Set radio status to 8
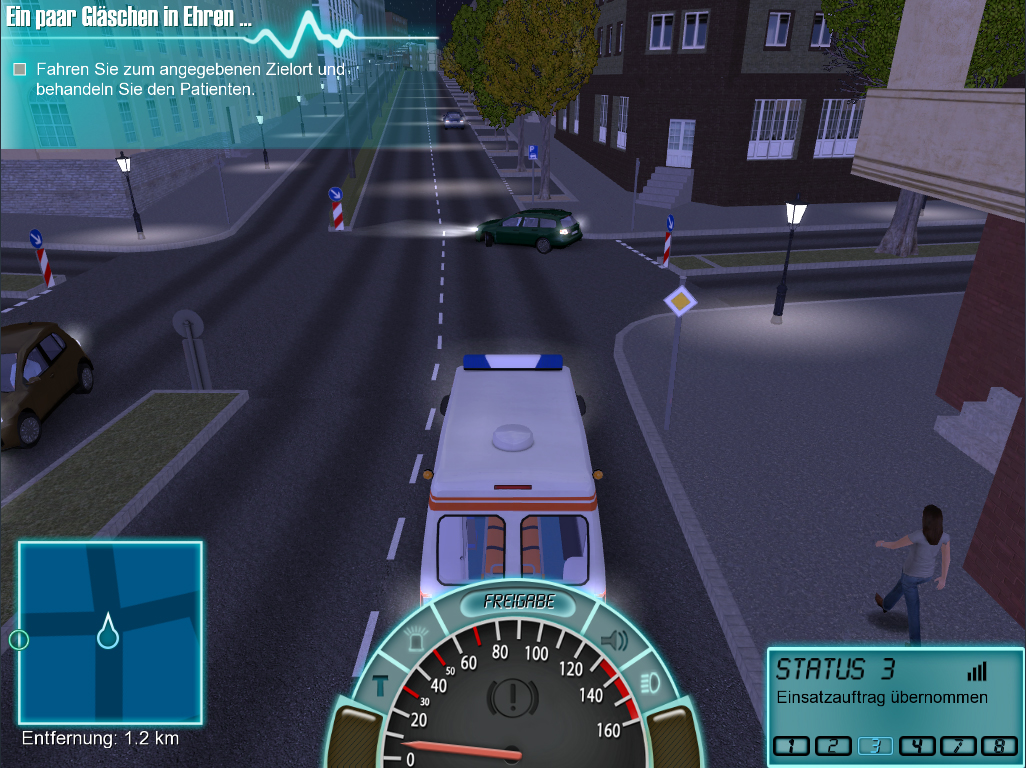Image resolution: width=1026 pixels, height=768 pixels. tap(999, 745)
